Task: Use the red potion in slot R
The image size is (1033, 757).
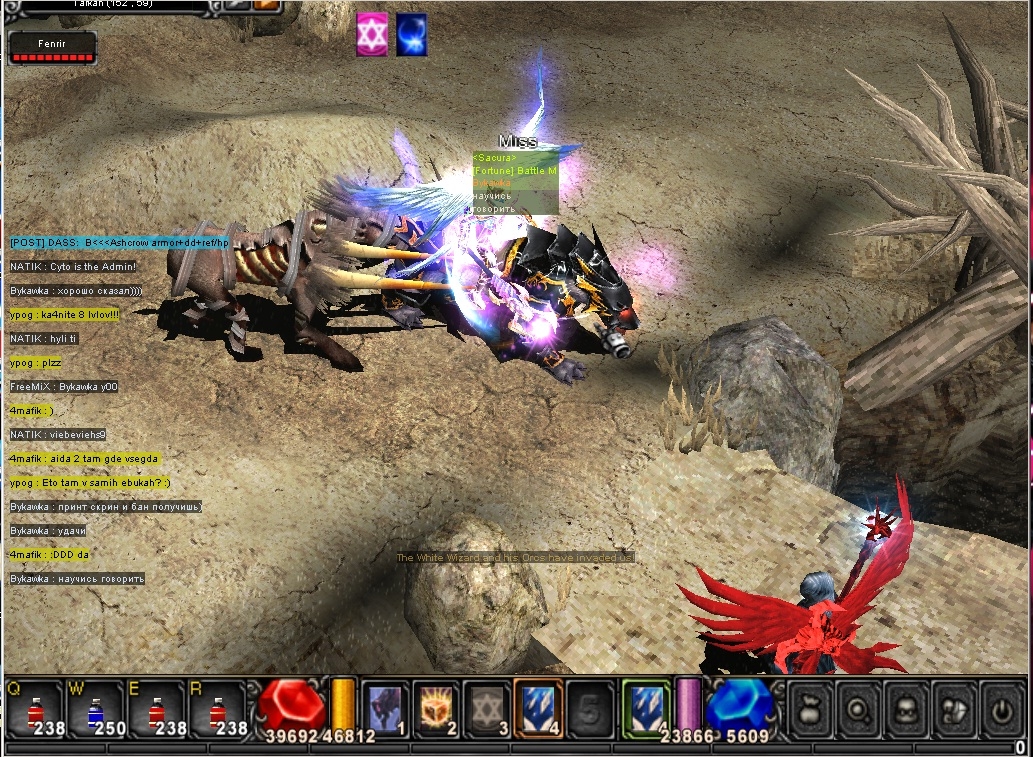Action: pos(217,710)
